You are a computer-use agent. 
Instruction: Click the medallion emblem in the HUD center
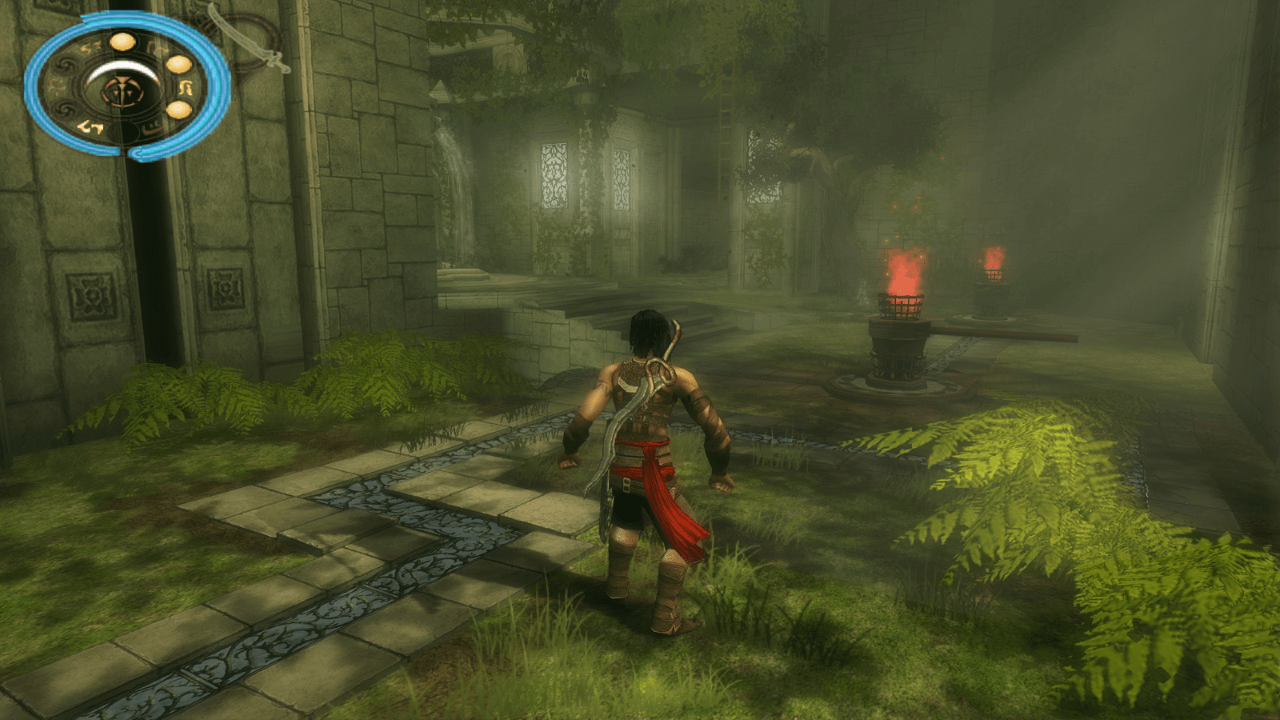123,92
